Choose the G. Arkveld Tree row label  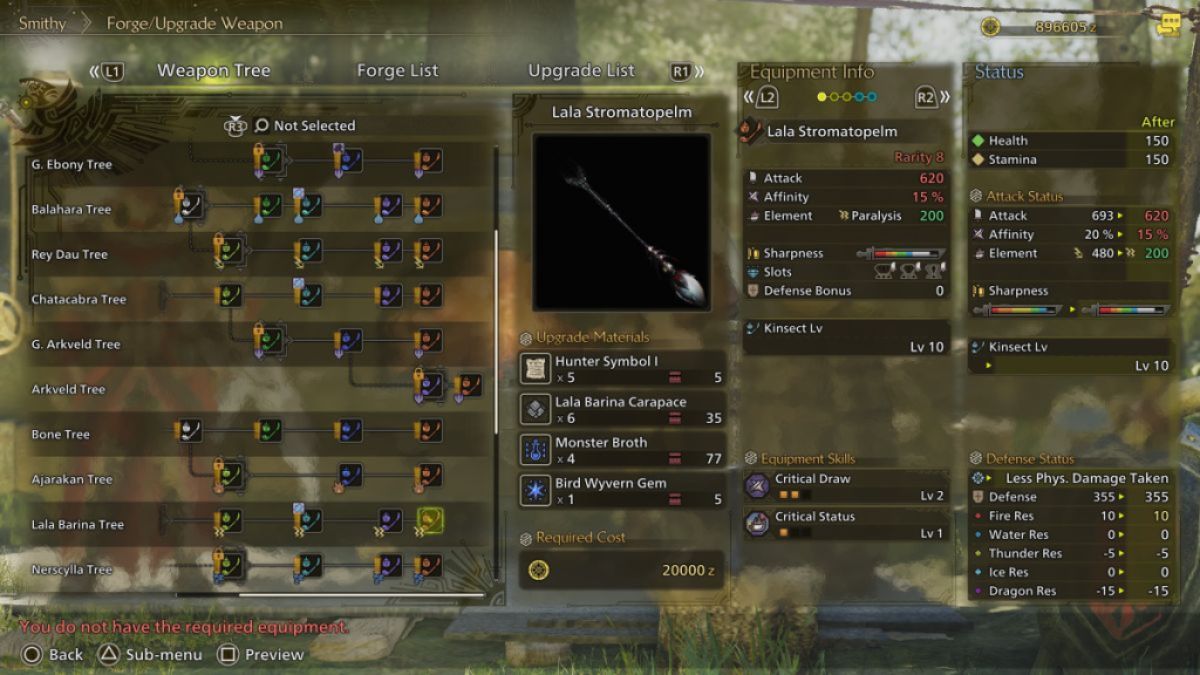point(76,344)
